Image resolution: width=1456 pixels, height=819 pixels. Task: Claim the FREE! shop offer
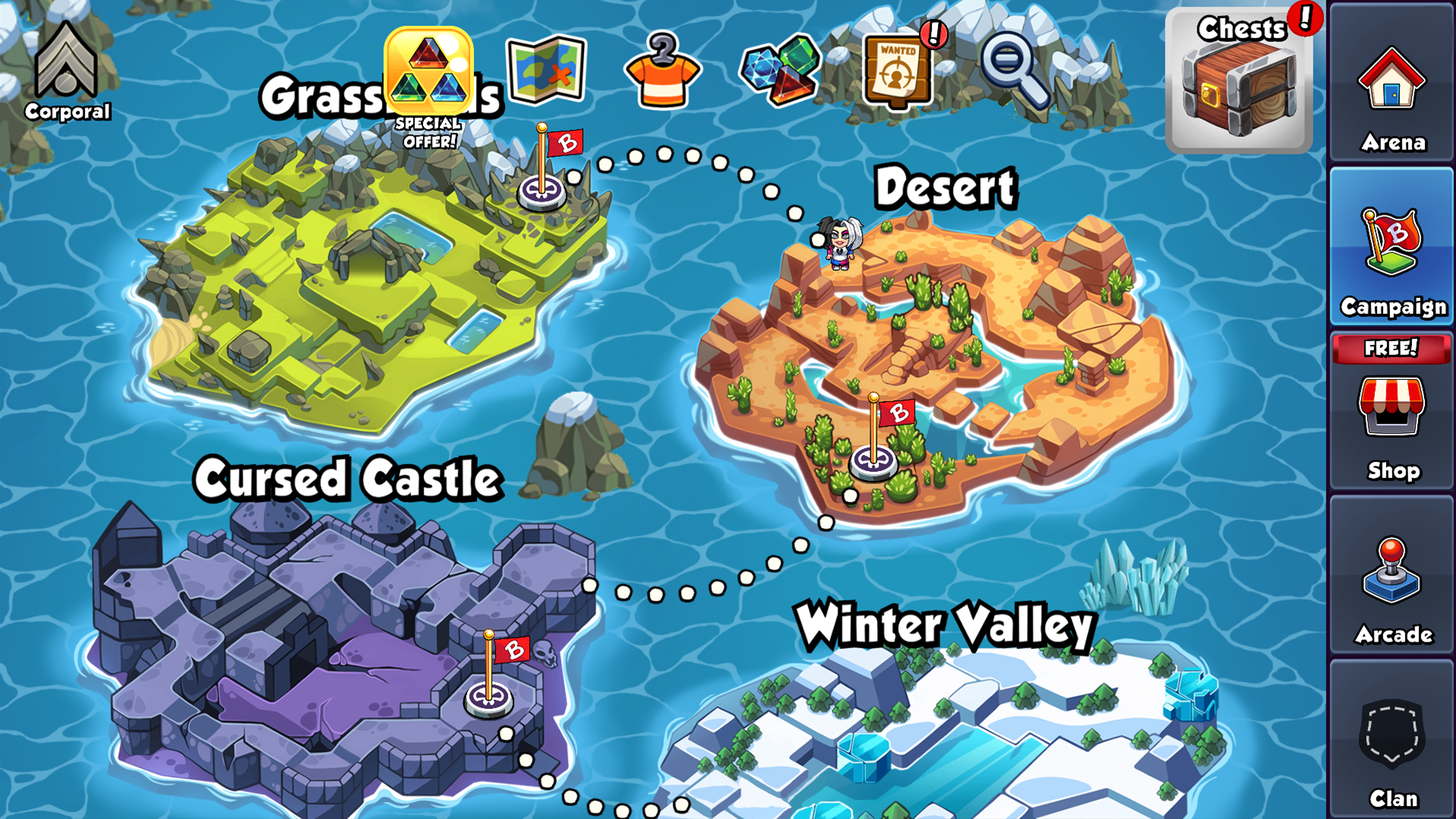click(x=1392, y=349)
